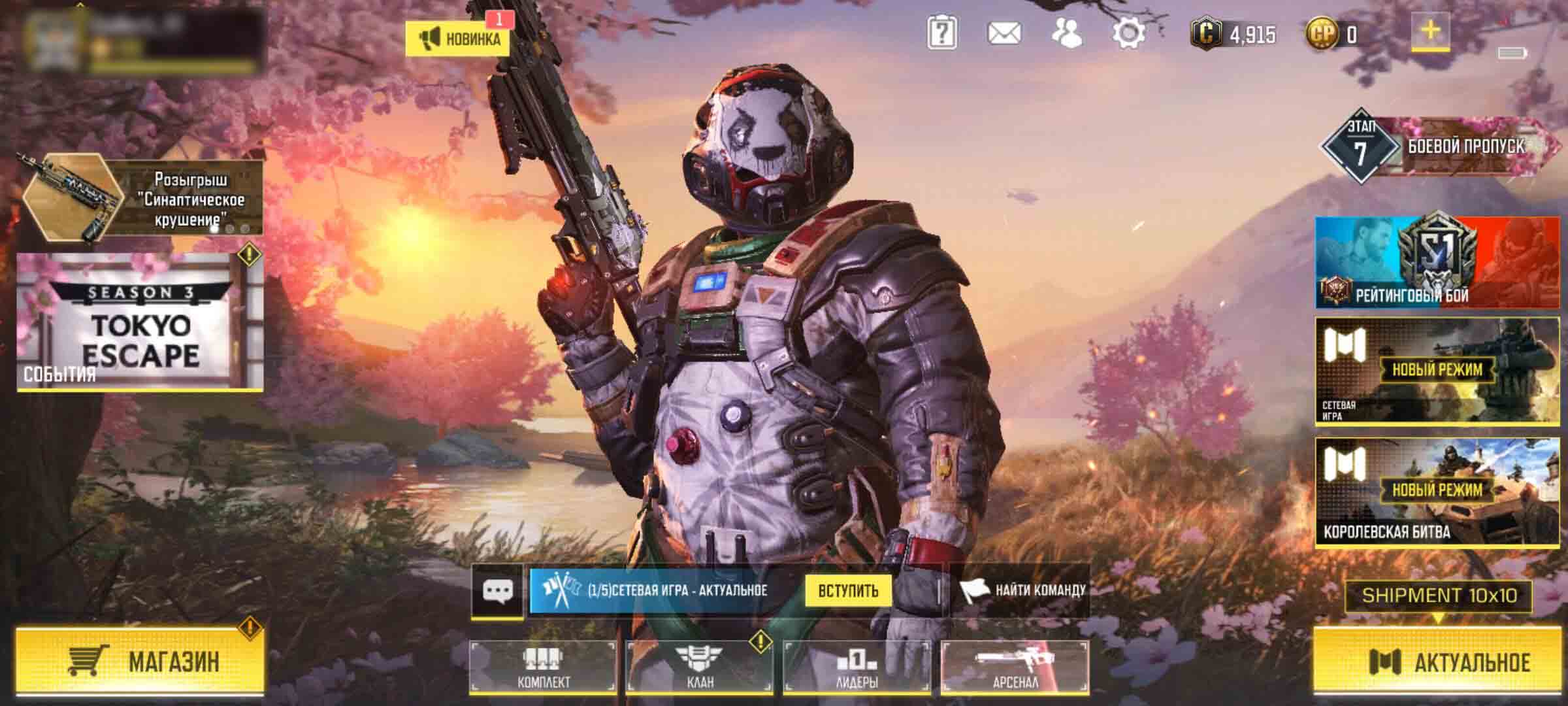Image resolution: width=1568 pixels, height=706 pixels.
Task: Open the mail envelope icon
Action: 1004,33
